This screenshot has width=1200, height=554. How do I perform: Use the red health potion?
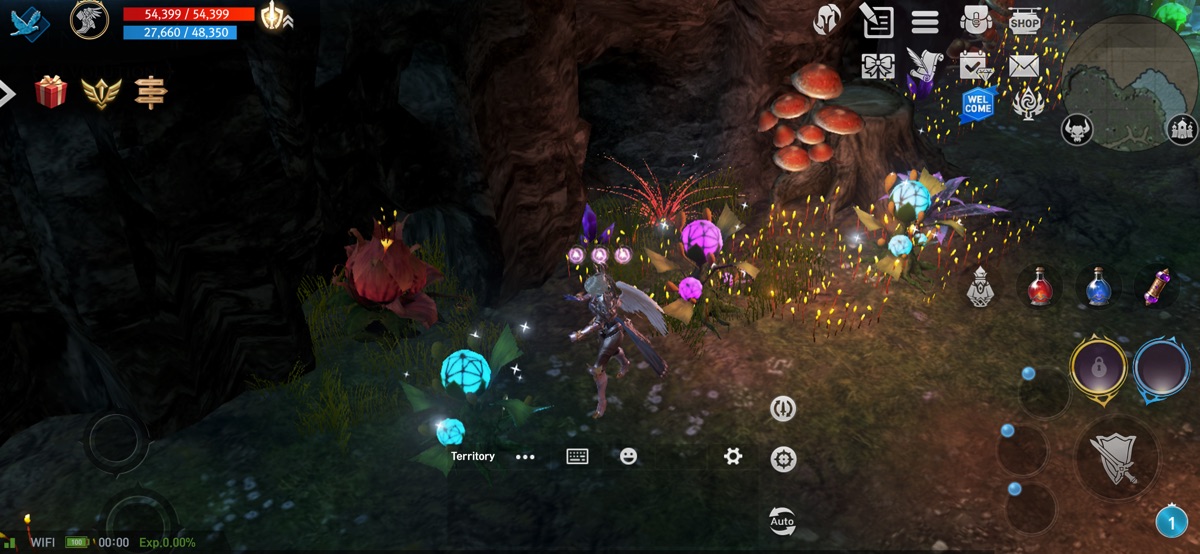(x=1040, y=288)
